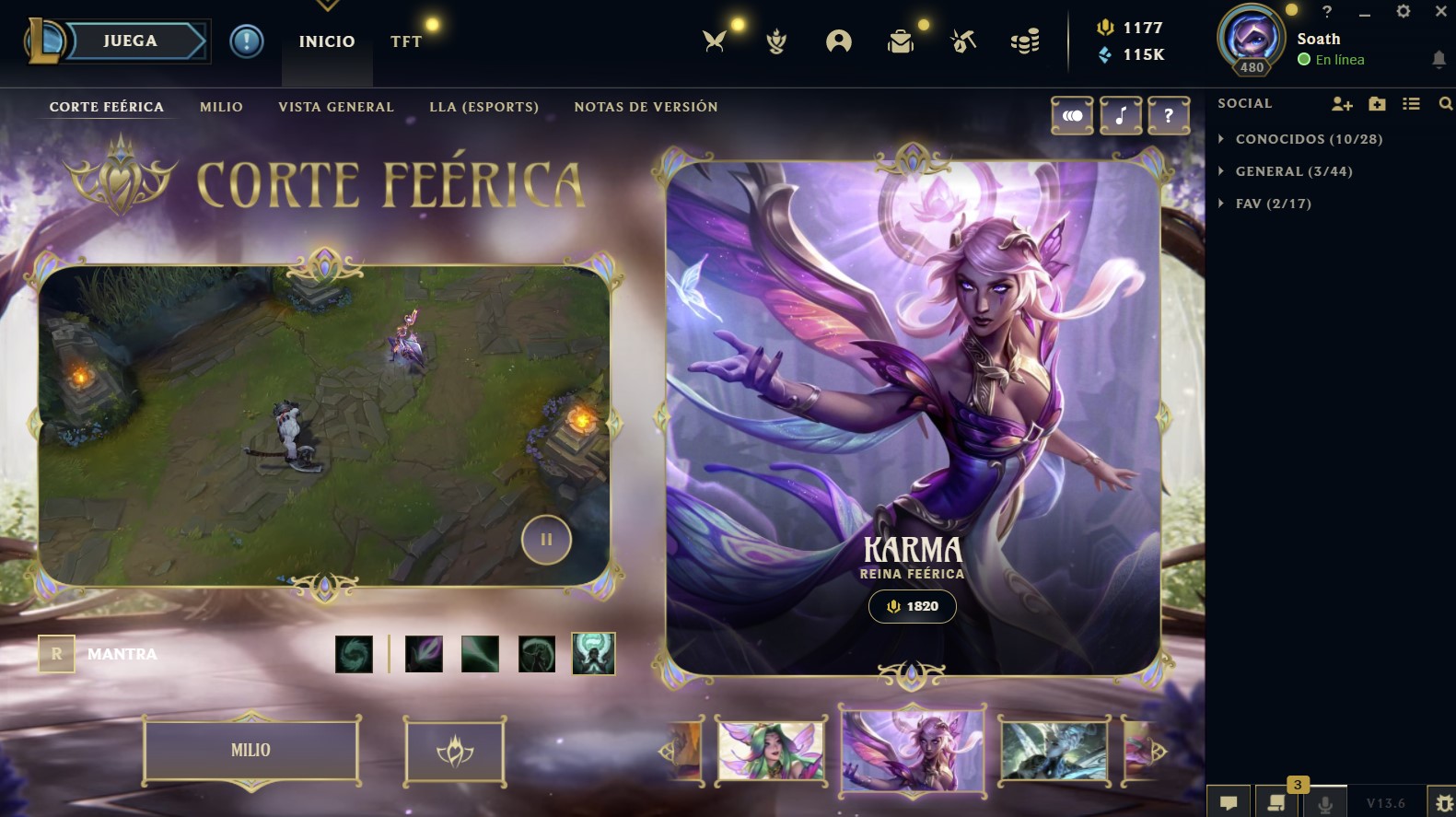Open your summoner profile icon

pos(839,41)
